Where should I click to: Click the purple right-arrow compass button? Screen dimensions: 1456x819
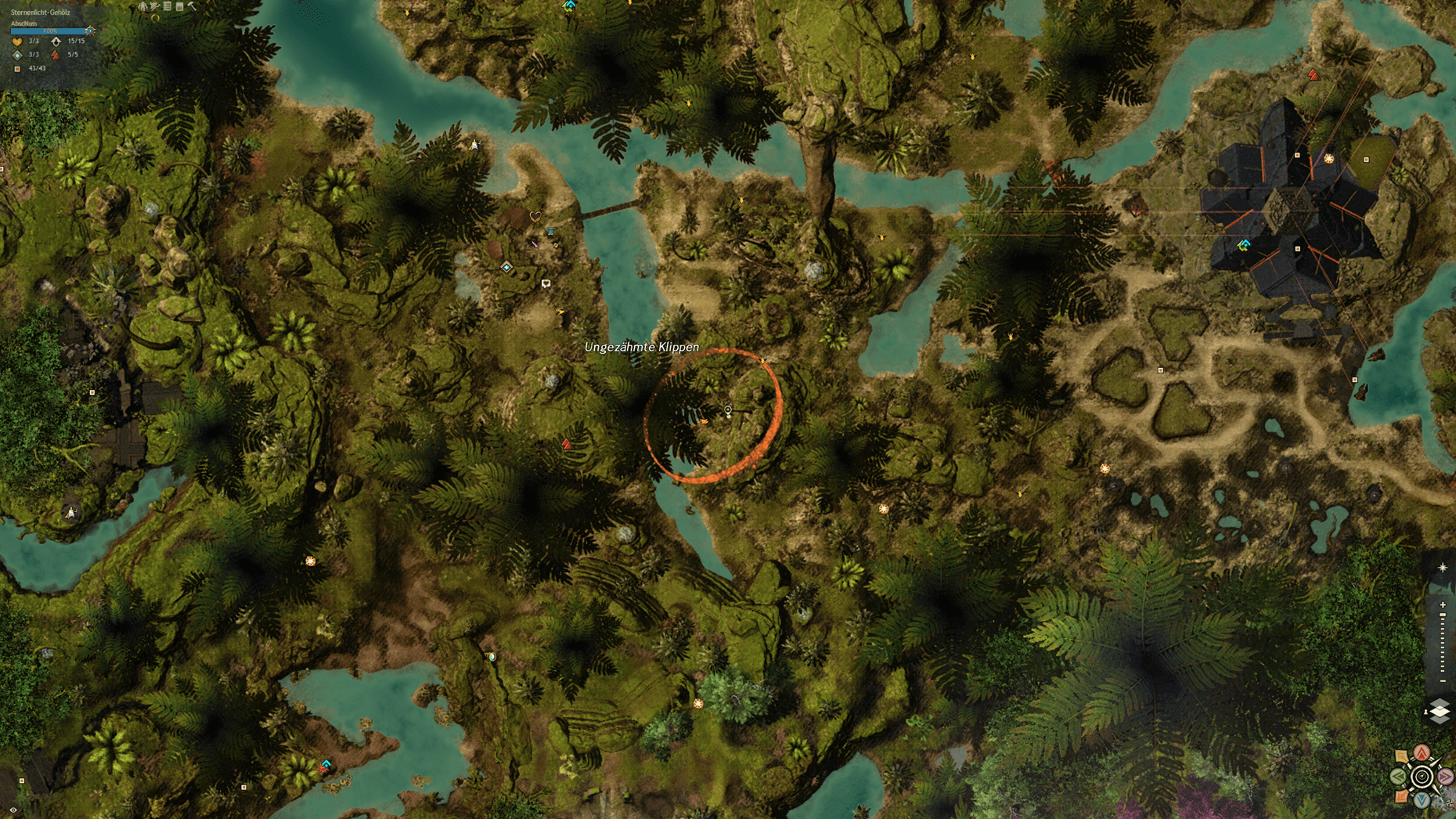1445,777
